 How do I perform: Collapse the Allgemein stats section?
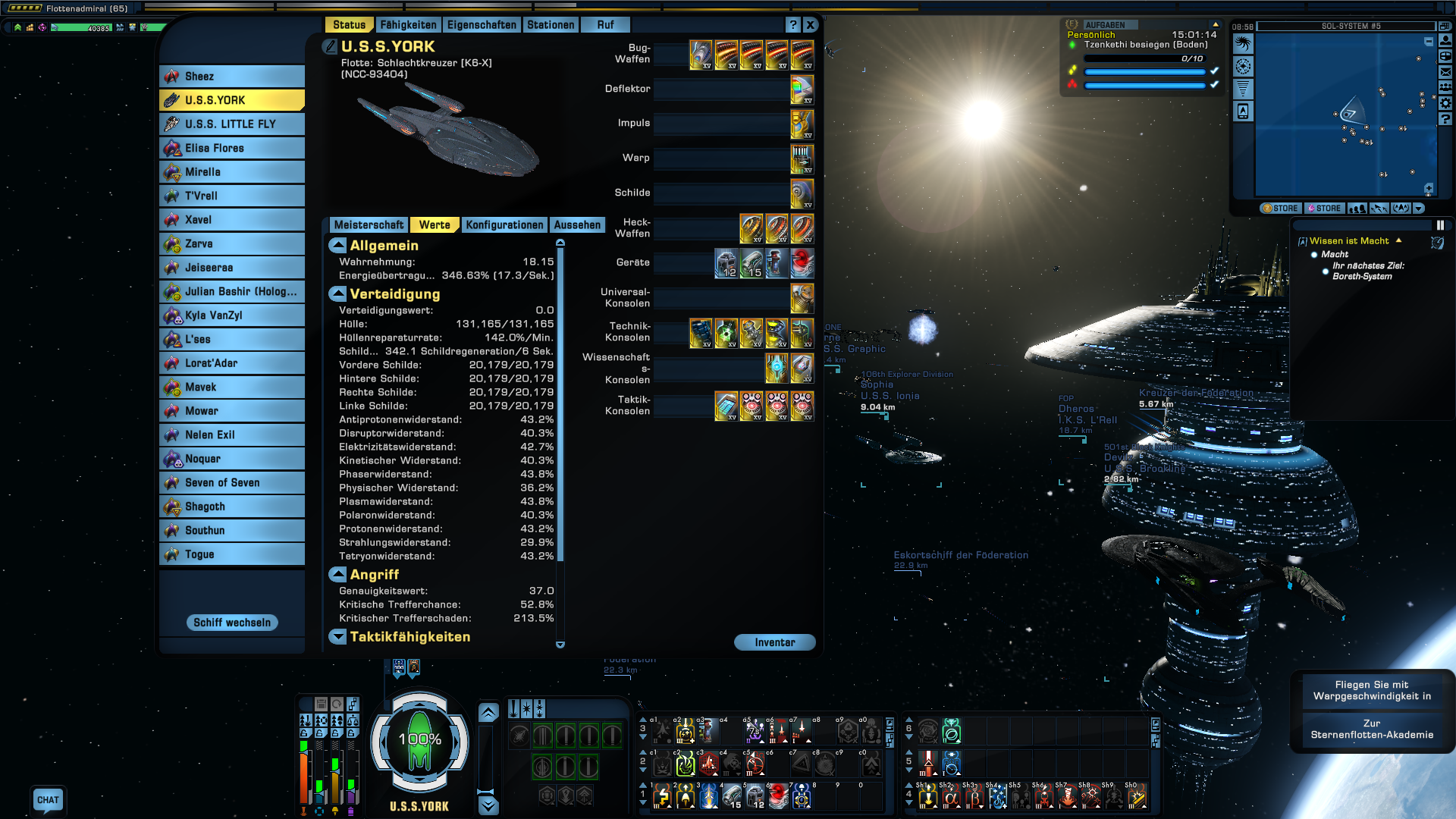[x=337, y=246]
